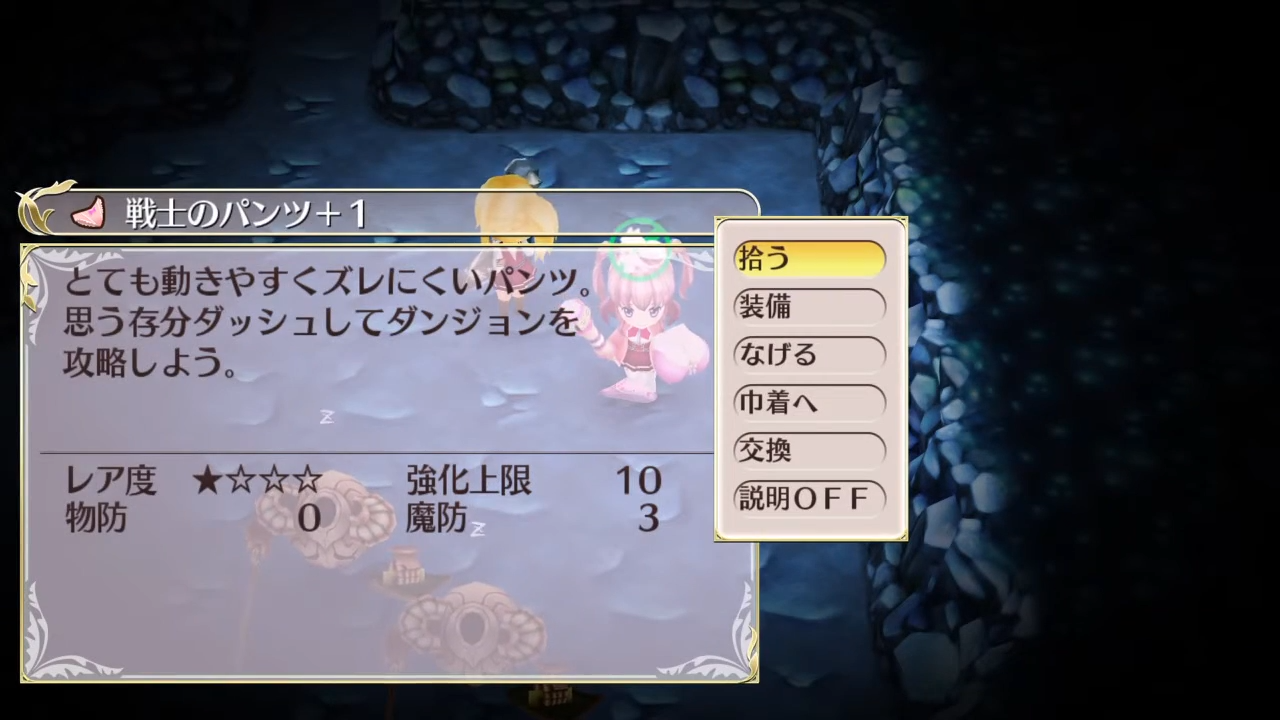Click the item description text area
Viewport: 1280px width, 720px height.
tap(320, 320)
